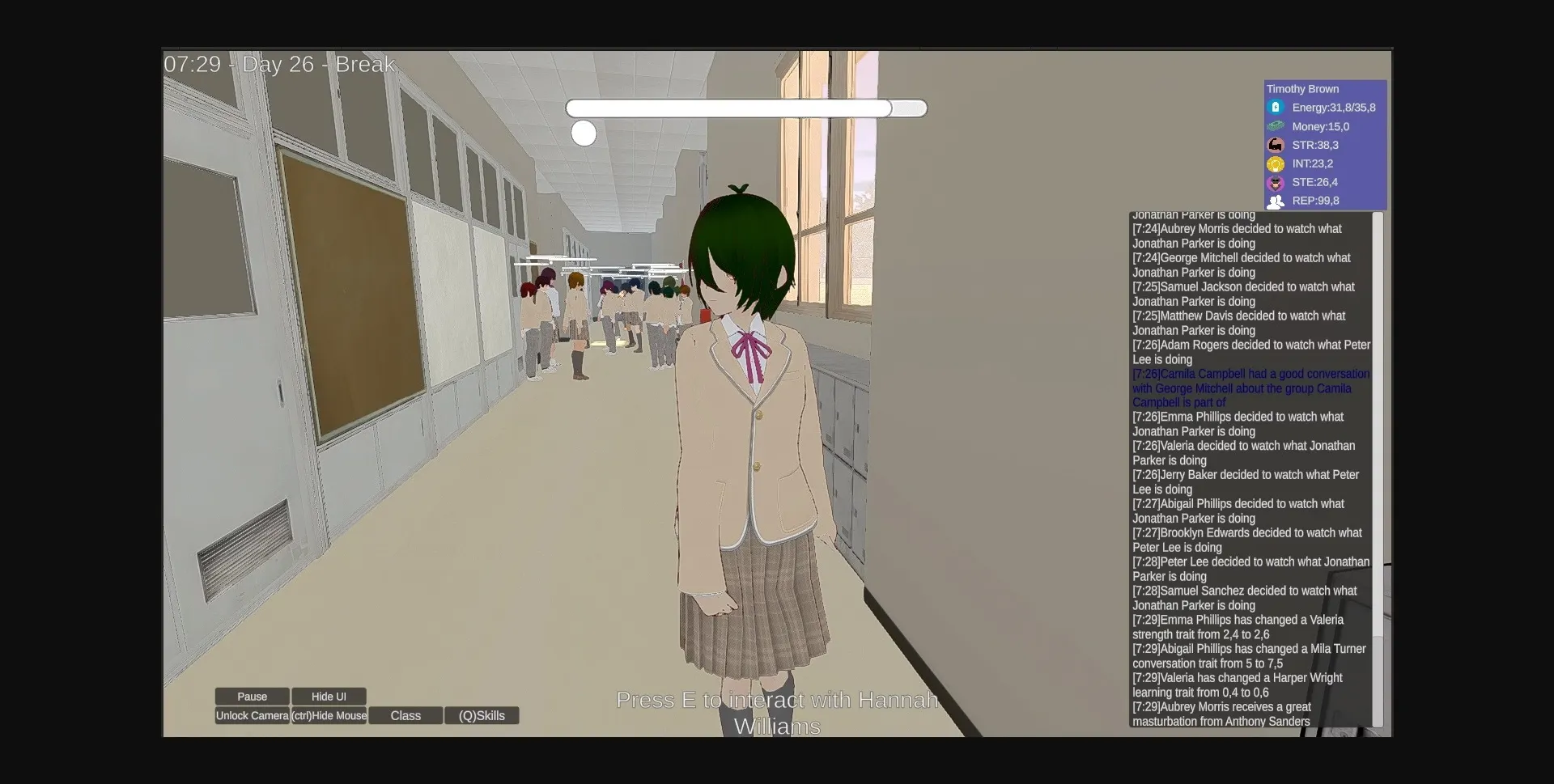
Task: Click the STR muscle arm icon
Action: point(1276,145)
